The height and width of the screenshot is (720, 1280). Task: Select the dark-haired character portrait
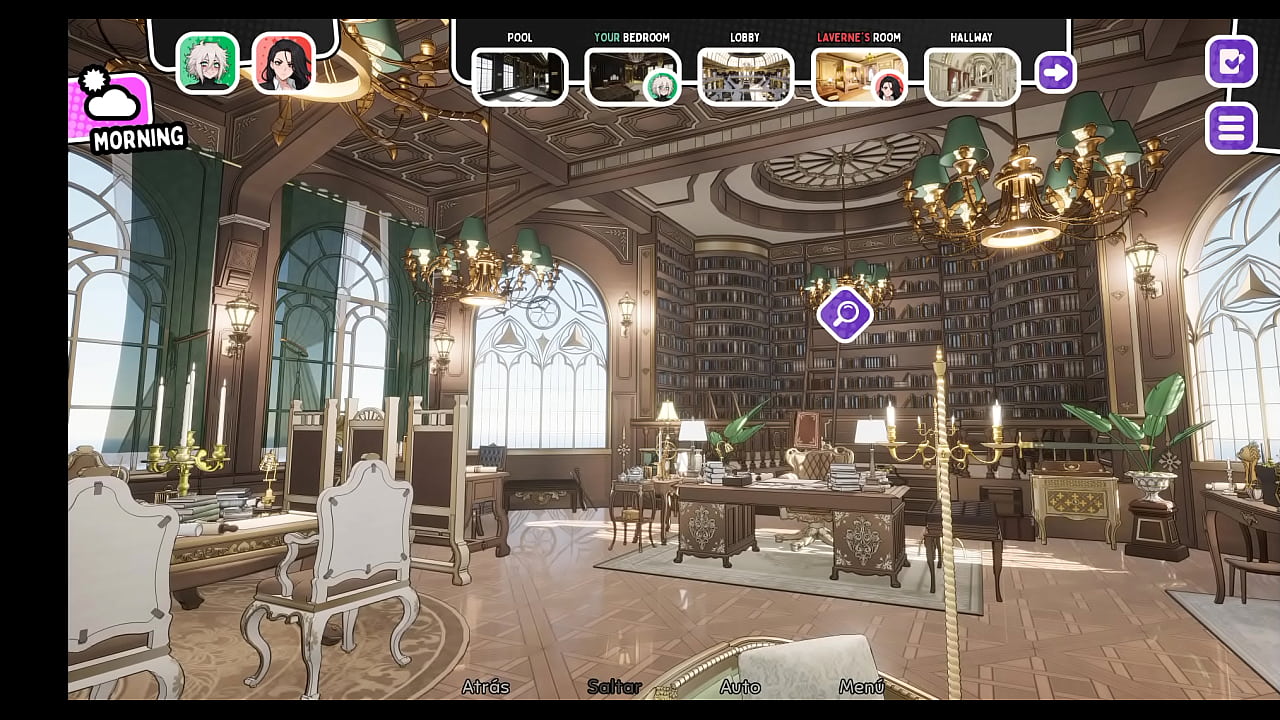[x=284, y=63]
